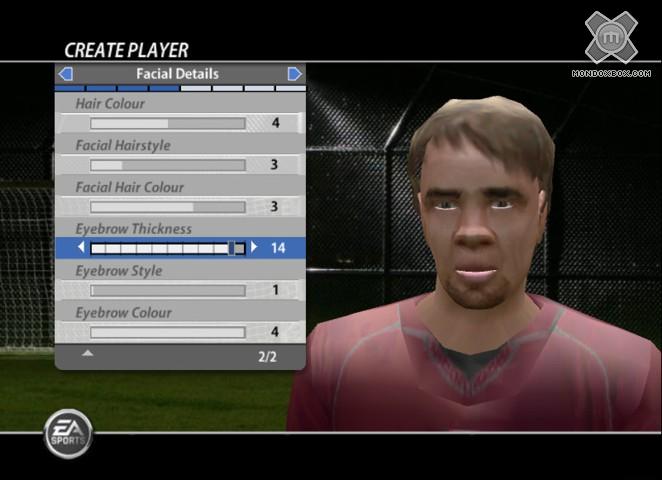
Task: Go to previous category with left header arrow
Action: click(x=65, y=74)
